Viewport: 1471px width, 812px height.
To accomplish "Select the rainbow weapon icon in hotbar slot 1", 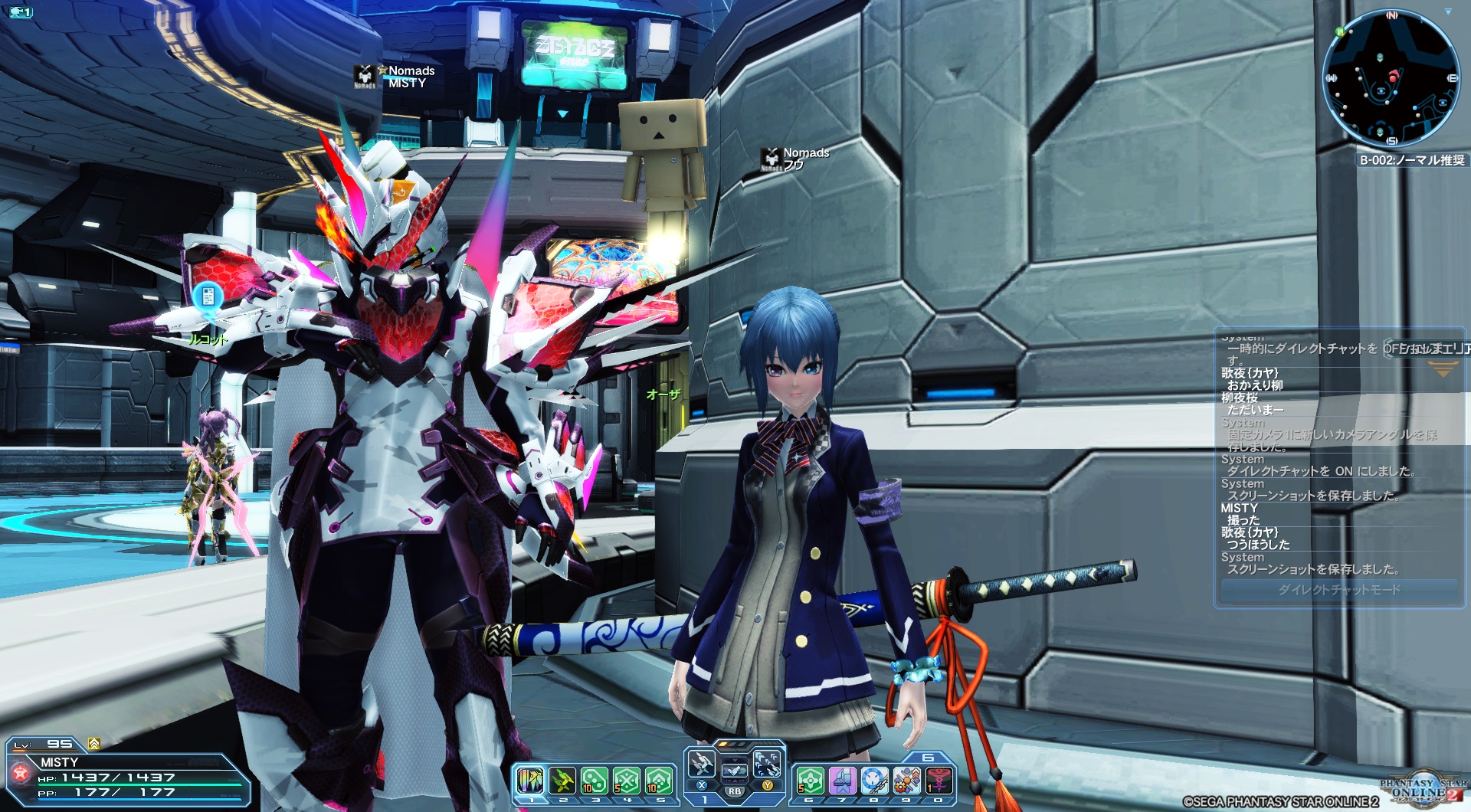I will [530, 781].
